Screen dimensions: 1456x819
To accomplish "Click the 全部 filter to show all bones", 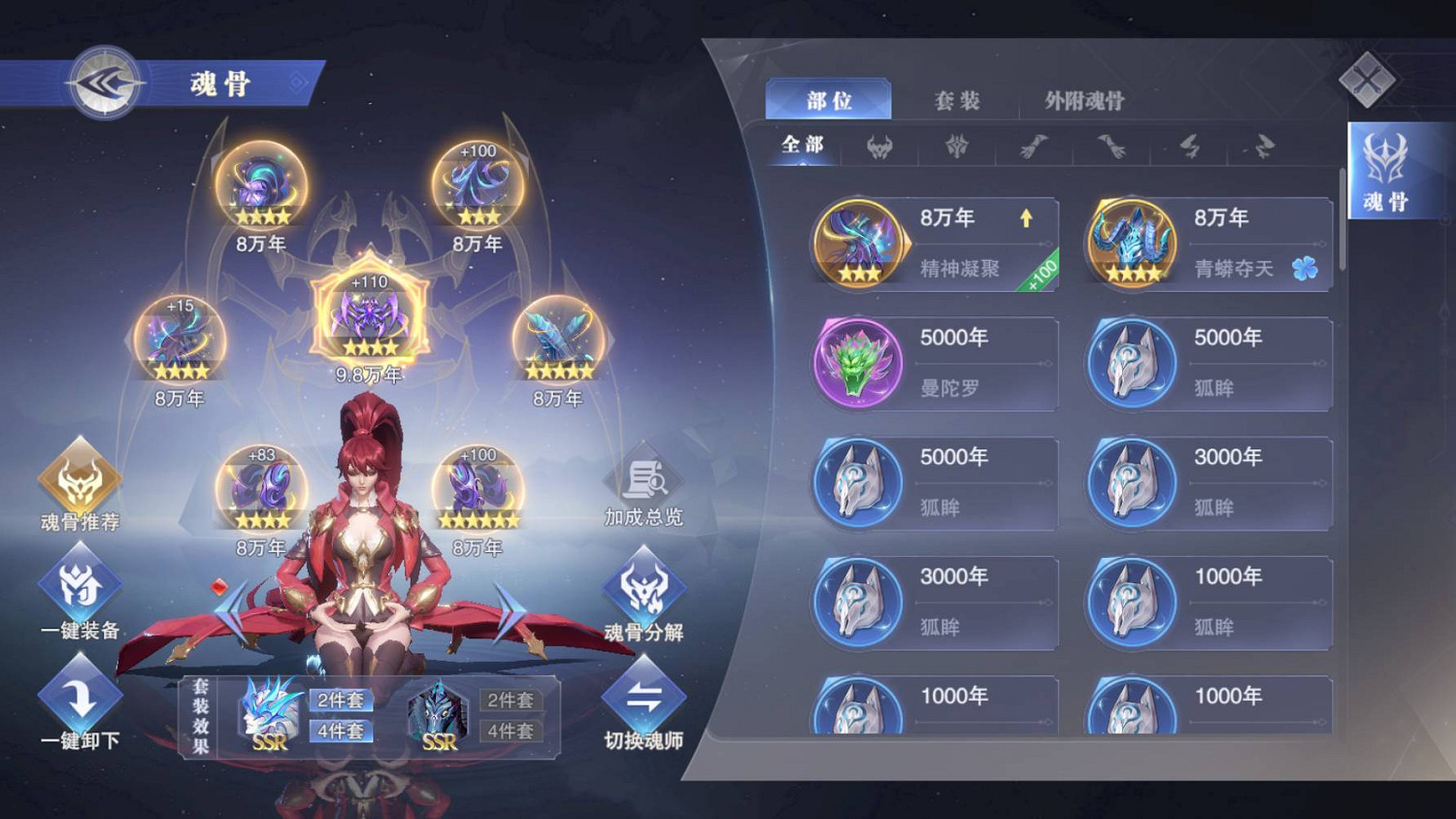I will pyautogui.click(x=801, y=145).
